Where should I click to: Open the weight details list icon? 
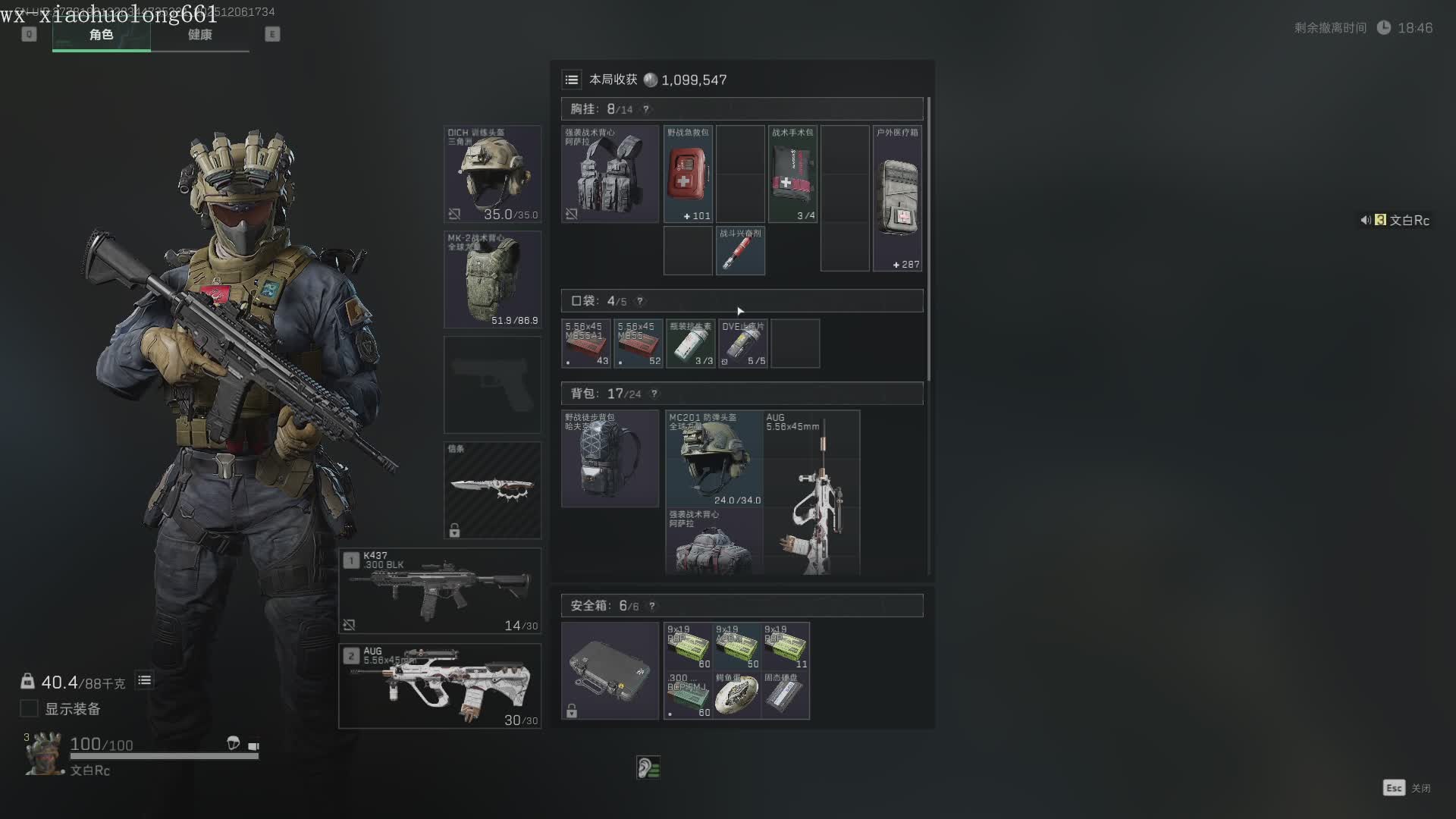click(x=144, y=680)
